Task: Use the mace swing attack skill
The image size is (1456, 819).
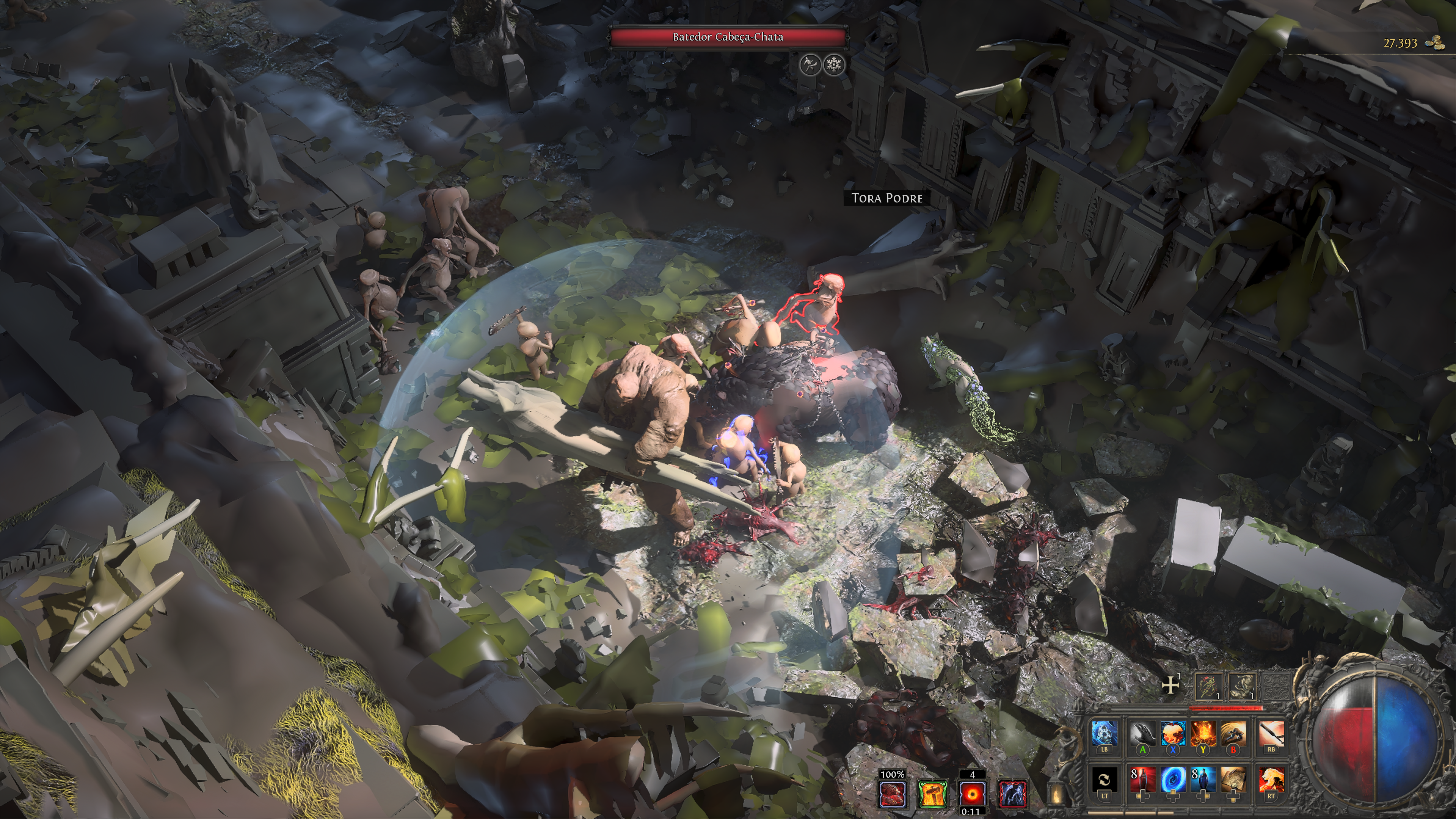Action: [1271, 734]
